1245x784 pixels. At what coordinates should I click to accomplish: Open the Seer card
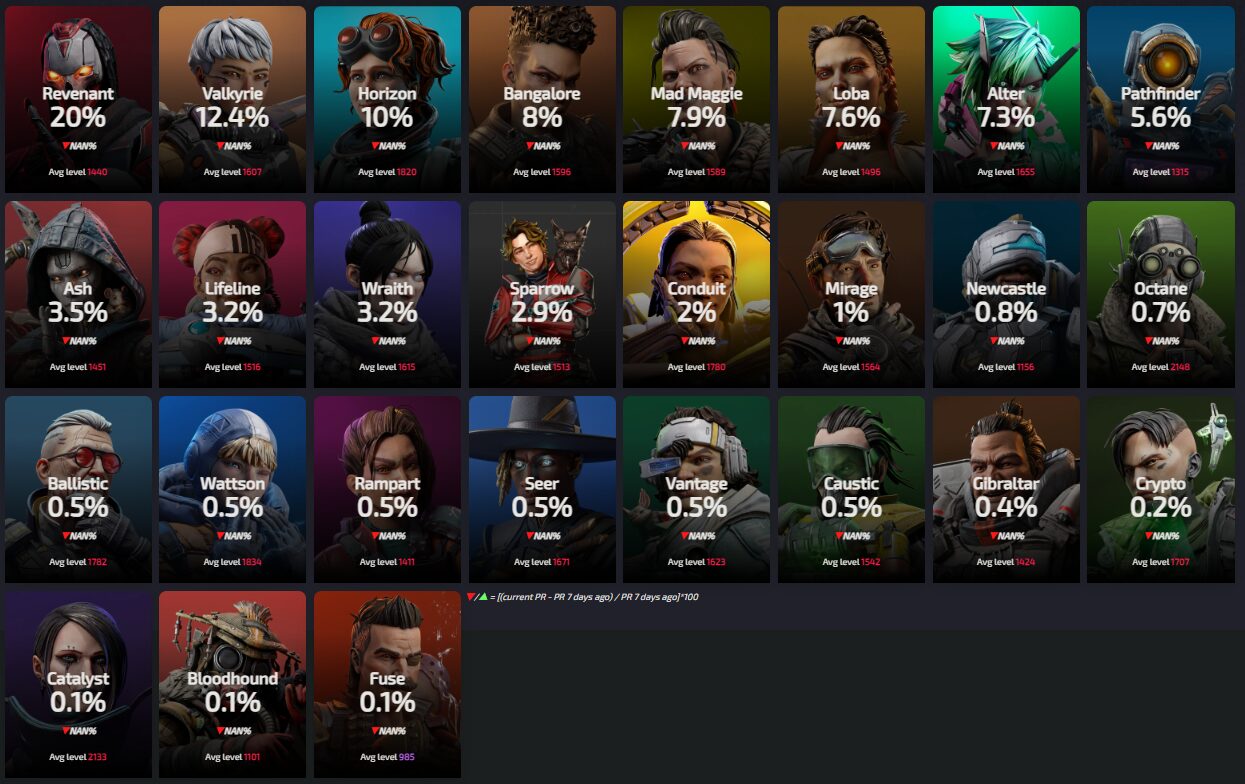pyautogui.click(x=542, y=490)
